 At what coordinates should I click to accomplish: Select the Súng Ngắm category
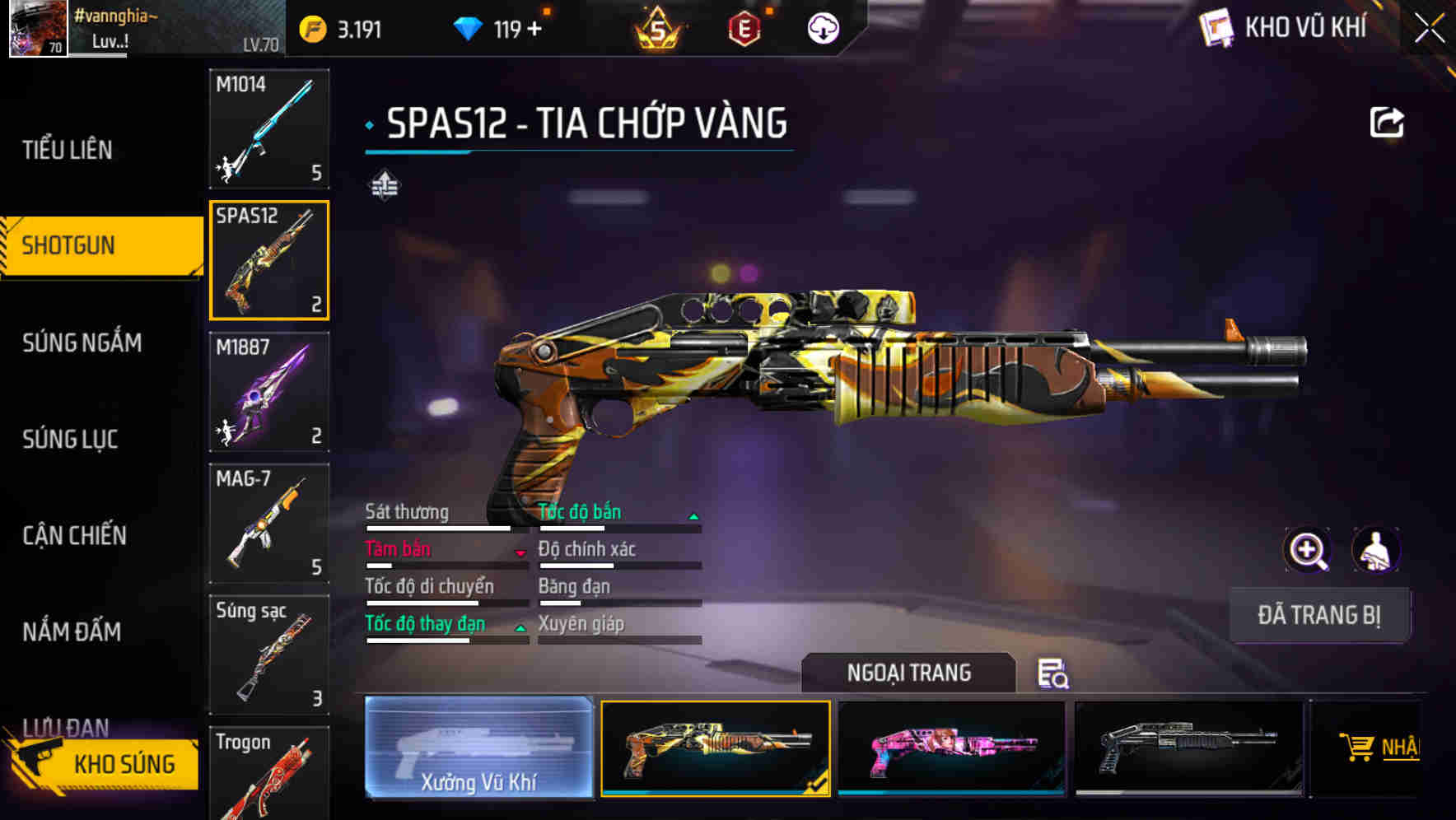point(82,342)
